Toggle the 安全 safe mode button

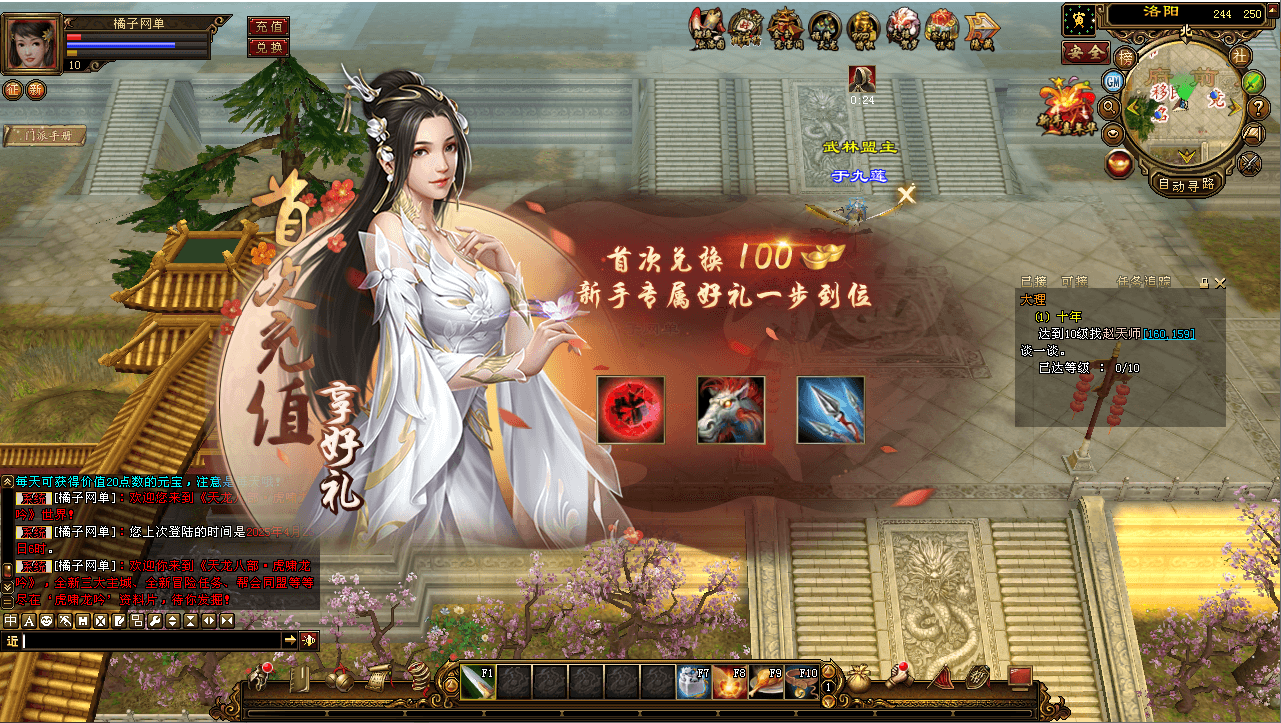coord(1085,52)
